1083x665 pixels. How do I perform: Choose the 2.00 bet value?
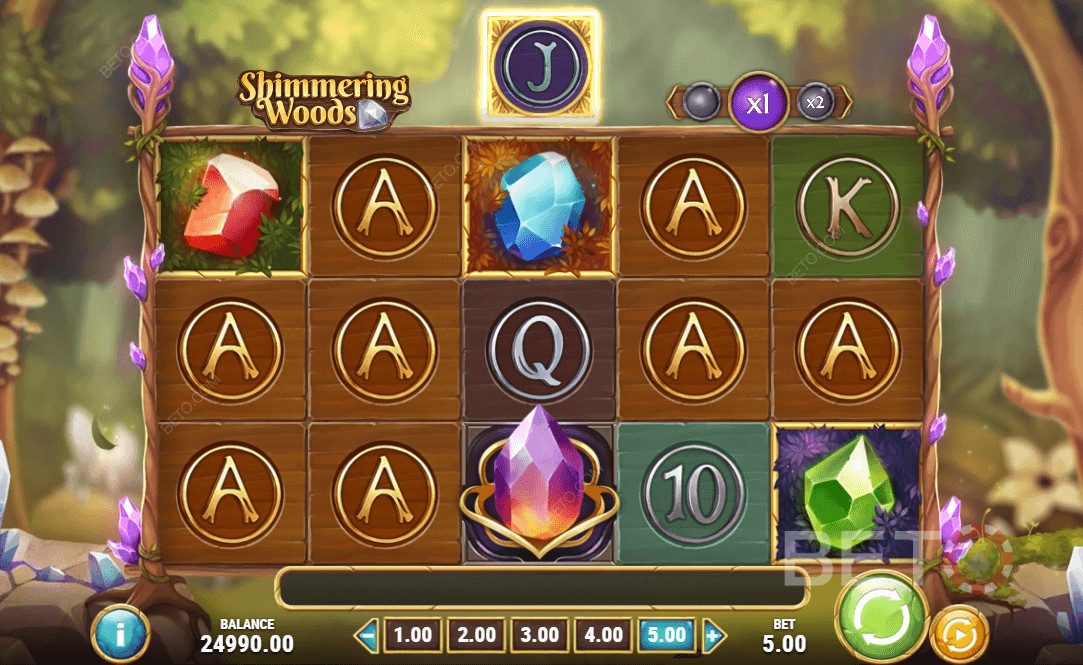click(x=476, y=635)
